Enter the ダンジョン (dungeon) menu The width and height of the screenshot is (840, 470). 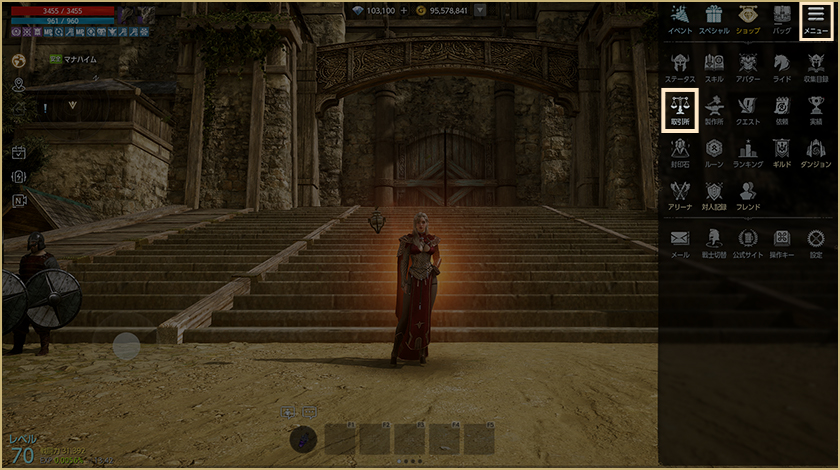click(x=816, y=152)
